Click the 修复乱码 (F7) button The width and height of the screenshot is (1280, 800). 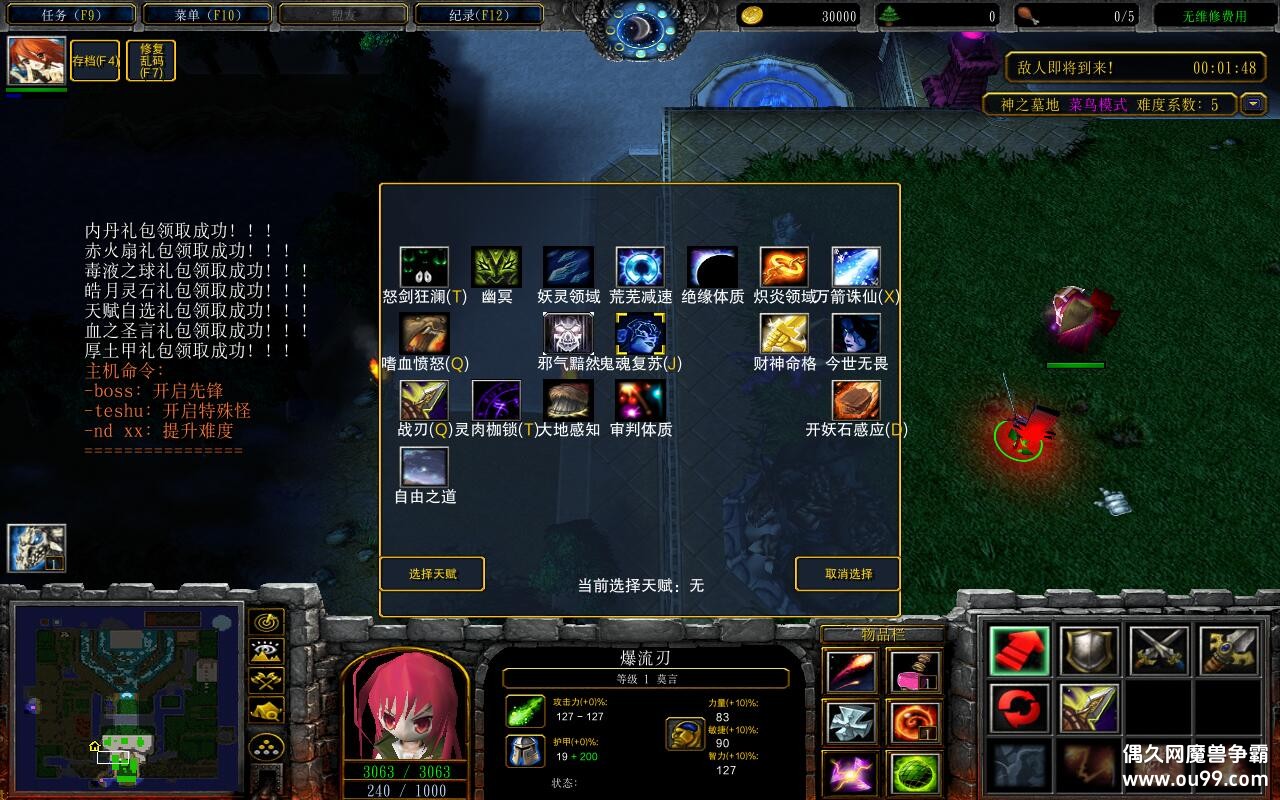(x=152, y=61)
